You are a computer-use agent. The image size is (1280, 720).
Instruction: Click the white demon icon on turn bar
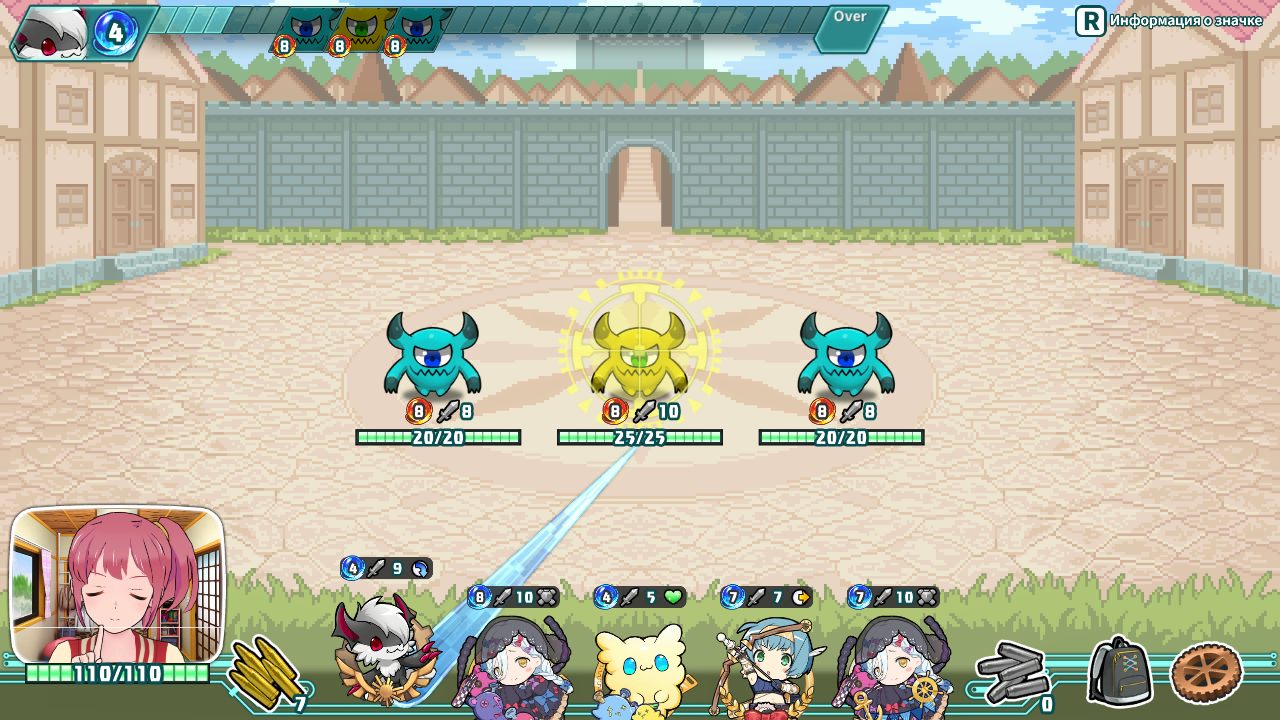pos(52,32)
